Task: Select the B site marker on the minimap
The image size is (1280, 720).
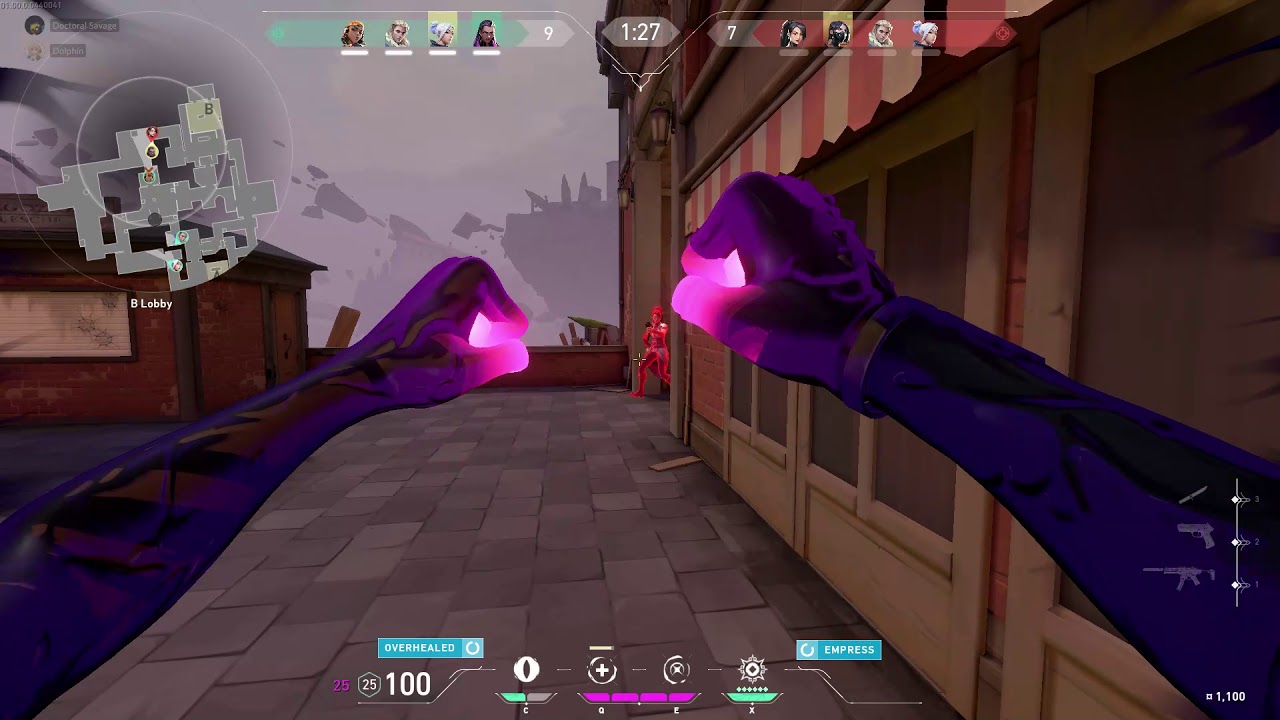Action: [207, 111]
